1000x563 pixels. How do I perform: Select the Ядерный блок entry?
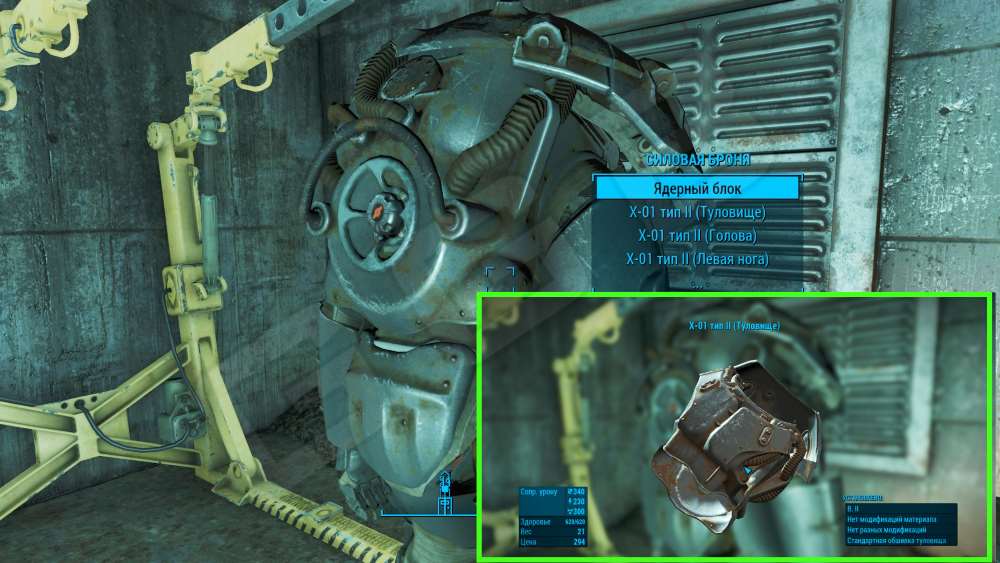click(x=698, y=188)
